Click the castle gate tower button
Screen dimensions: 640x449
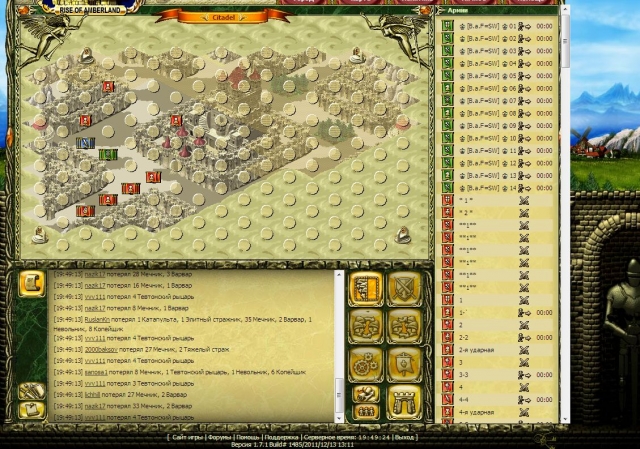[x=404, y=400]
